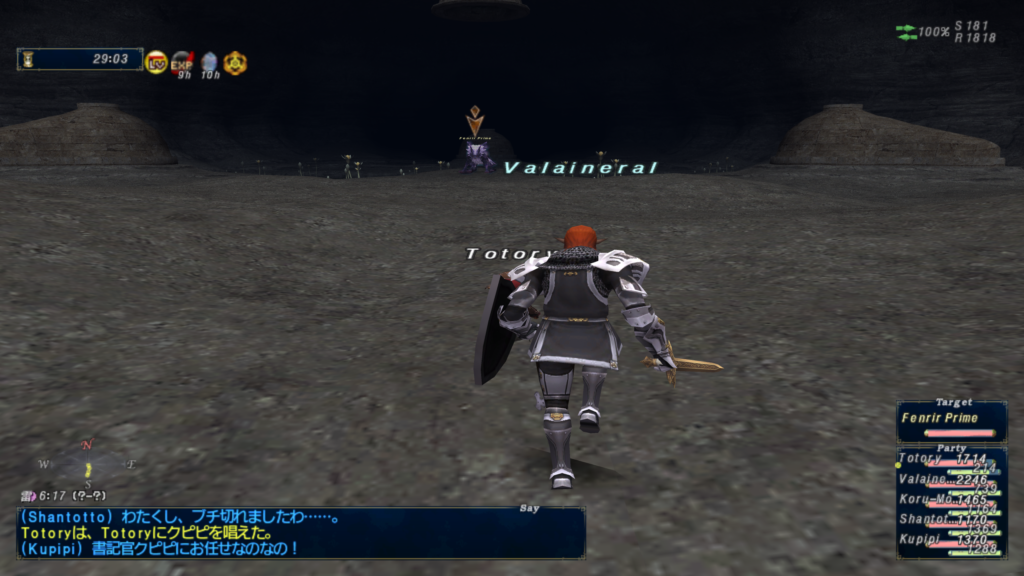
Task: Click the compass
Action: pyautogui.click(x=87, y=465)
